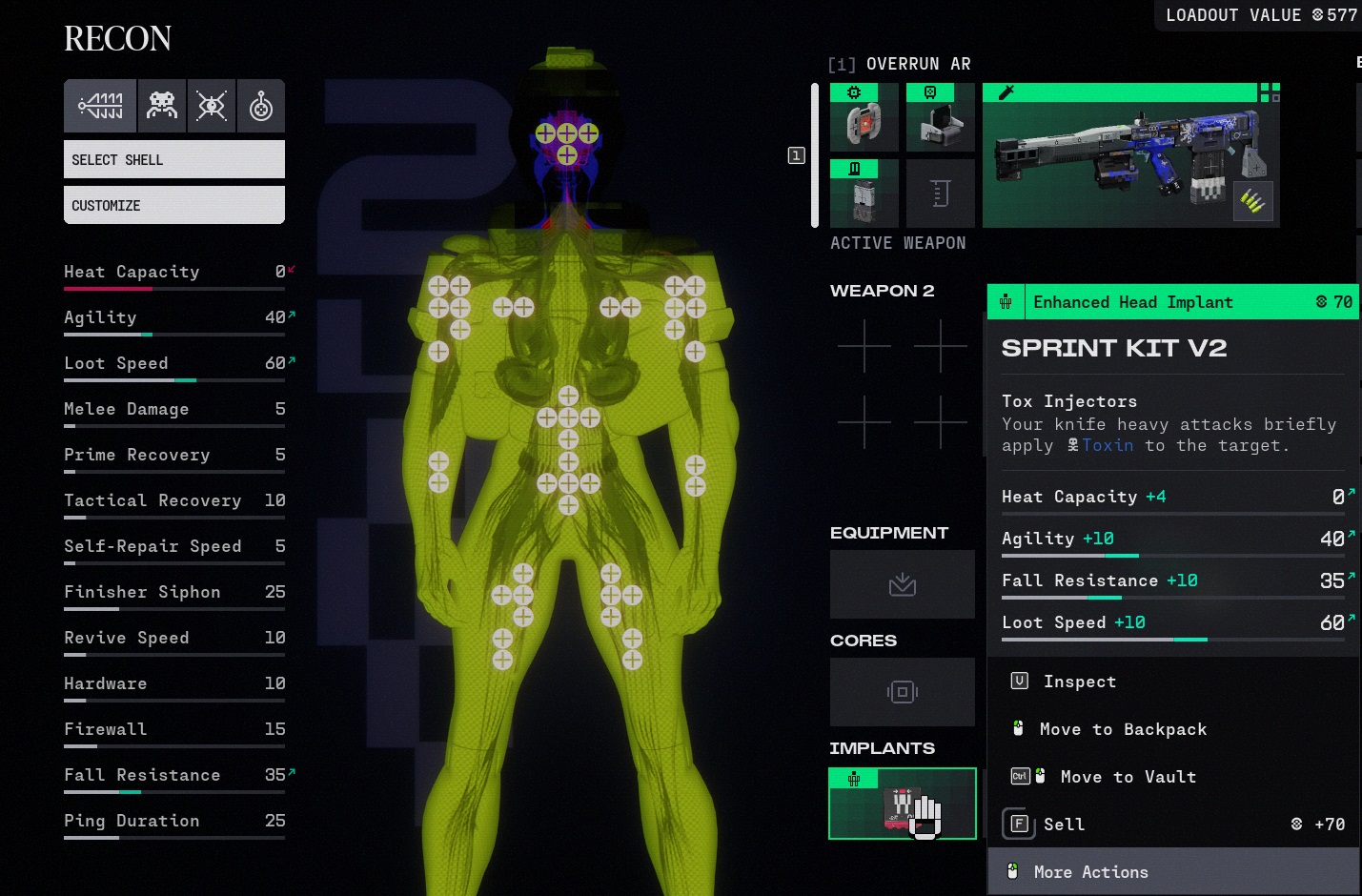Image resolution: width=1362 pixels, height=896 pixels.
Task: Select the first shell ability icon
Action: (x=101, y=106)
